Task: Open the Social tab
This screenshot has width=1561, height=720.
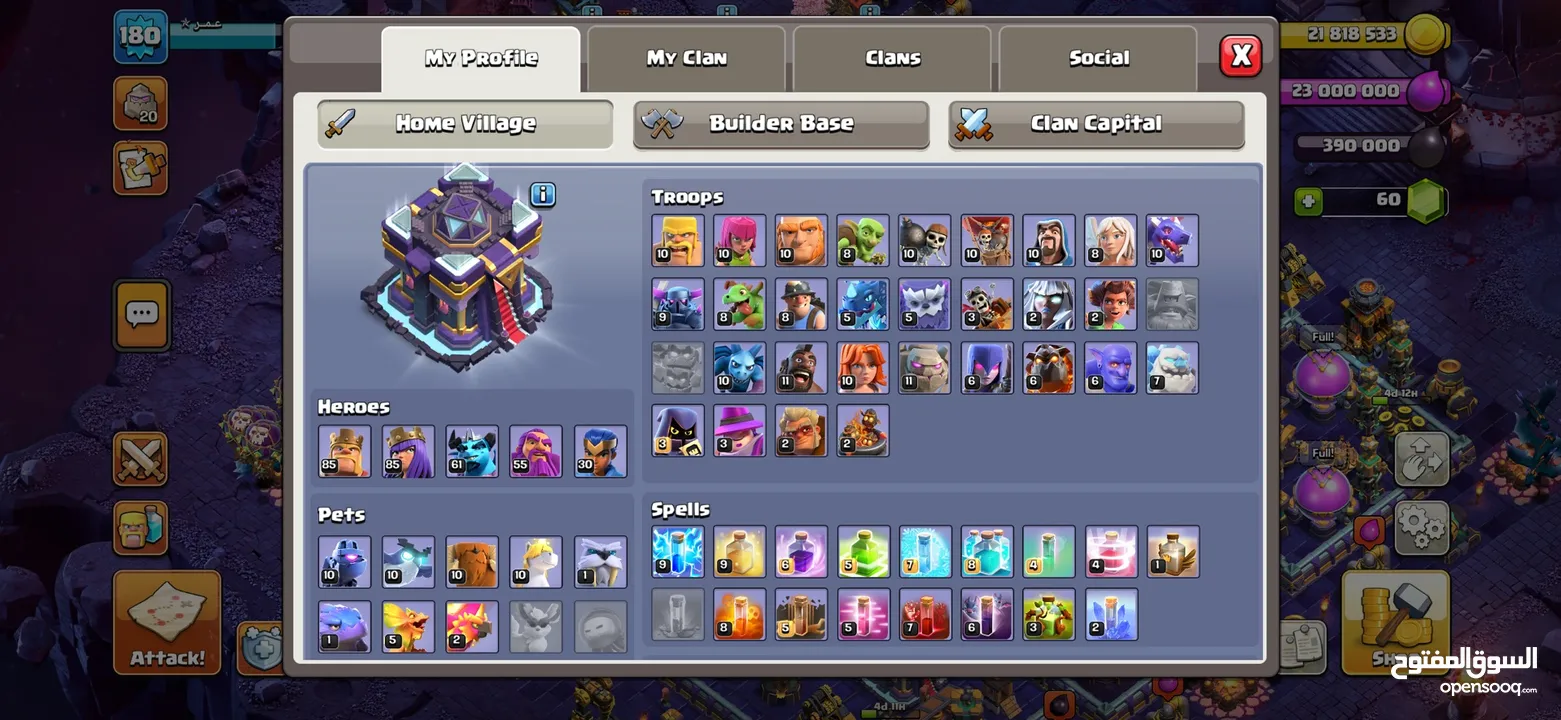Action: pyautogui.click(x=1097, y=57)
